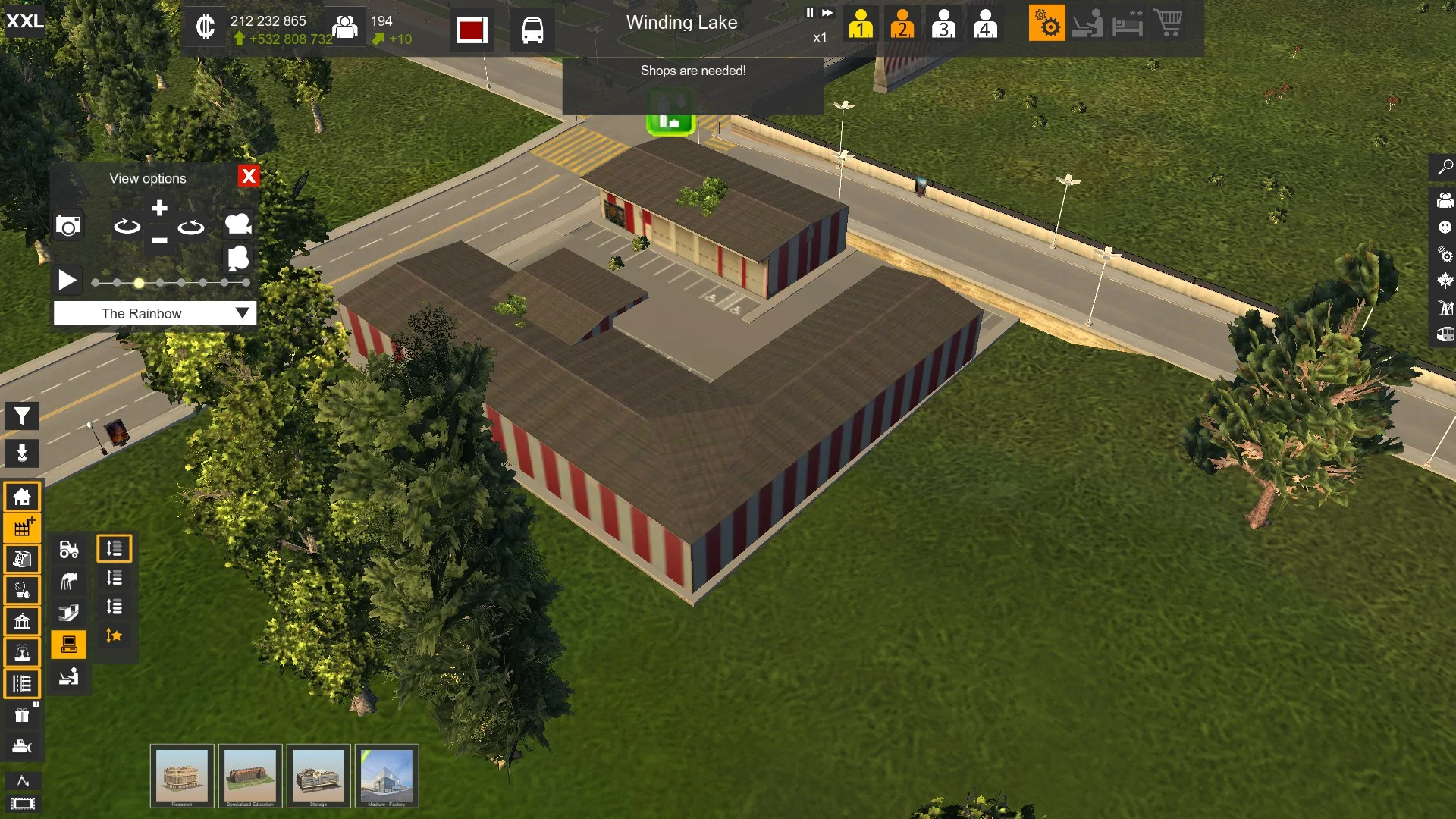The width and height of the screenshot is (1456, 819).
Task: Open the filter funnel tool
Action: [x=22, y=416]
